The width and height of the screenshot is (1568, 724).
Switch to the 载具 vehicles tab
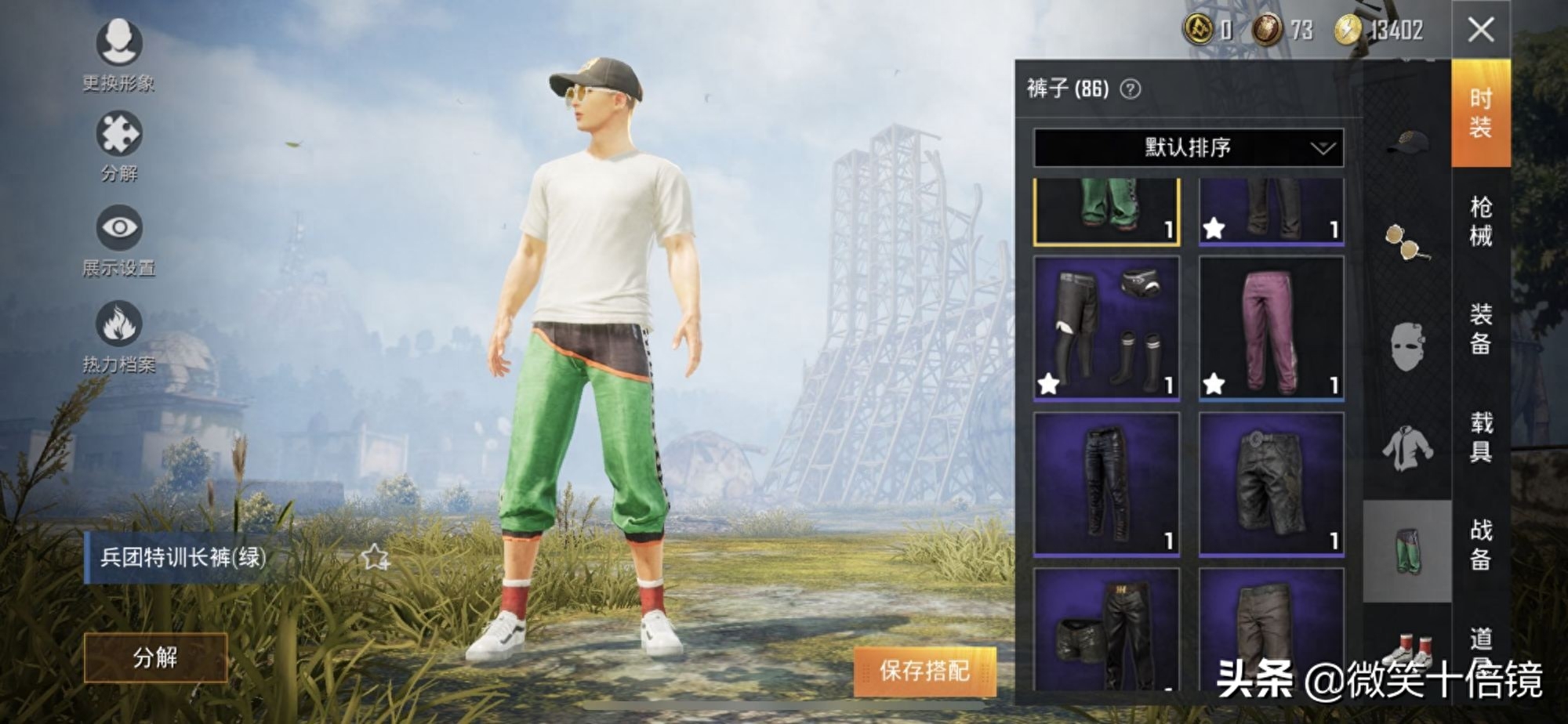click(x=1480, y=436)
